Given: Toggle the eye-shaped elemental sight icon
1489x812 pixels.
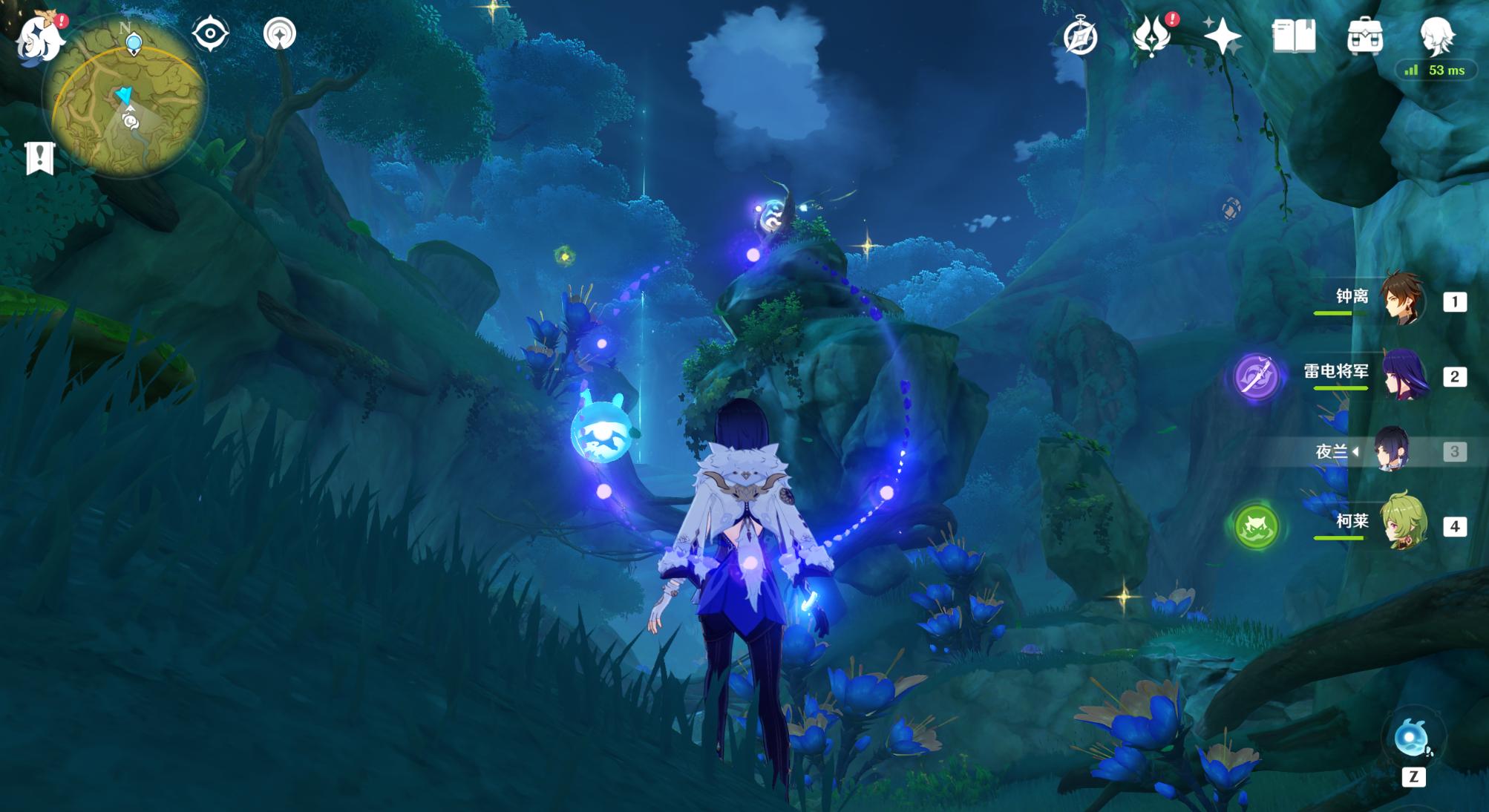Looking at the screenshot, I should [x=209, y=34].
